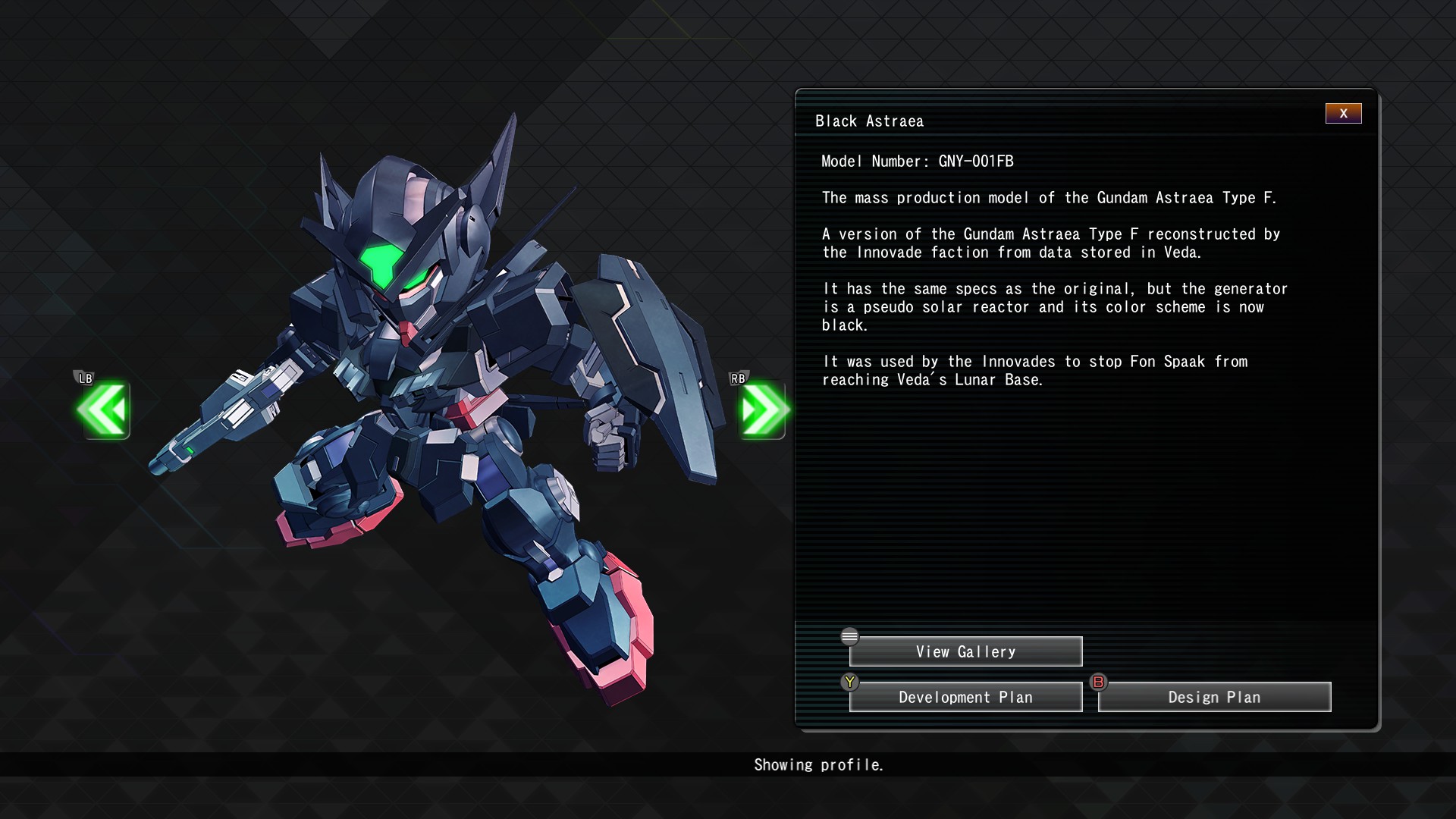Show the Design Plan
Viewport: 1456px width, 819px height.
[x=1214, y=698]
